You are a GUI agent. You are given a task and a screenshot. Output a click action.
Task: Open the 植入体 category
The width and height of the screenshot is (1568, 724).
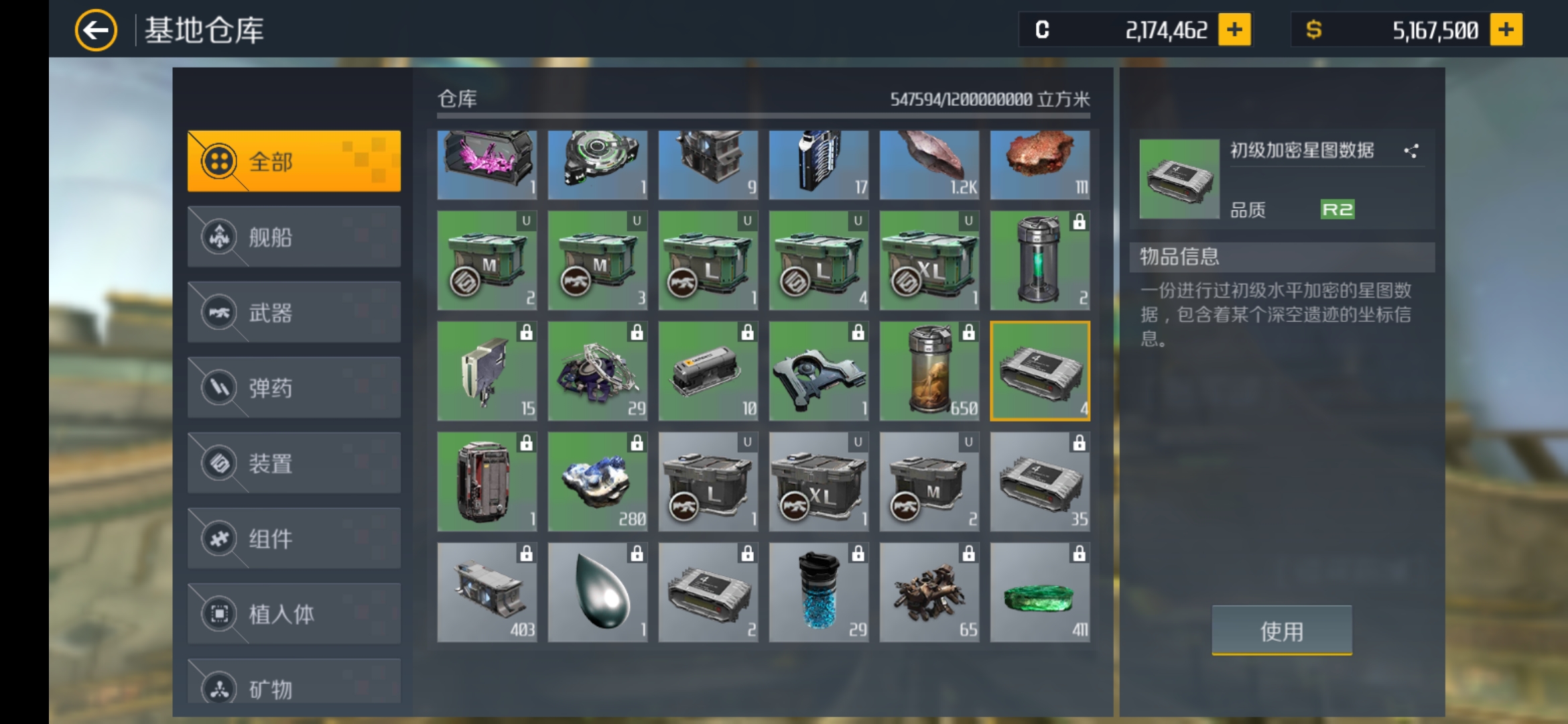pos(294,614)
